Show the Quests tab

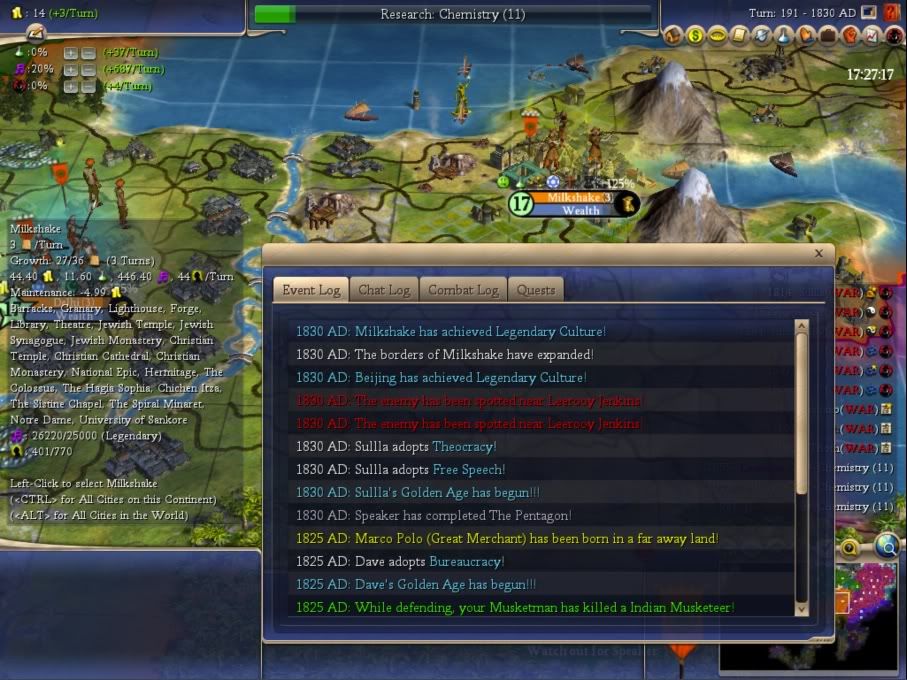536,290
